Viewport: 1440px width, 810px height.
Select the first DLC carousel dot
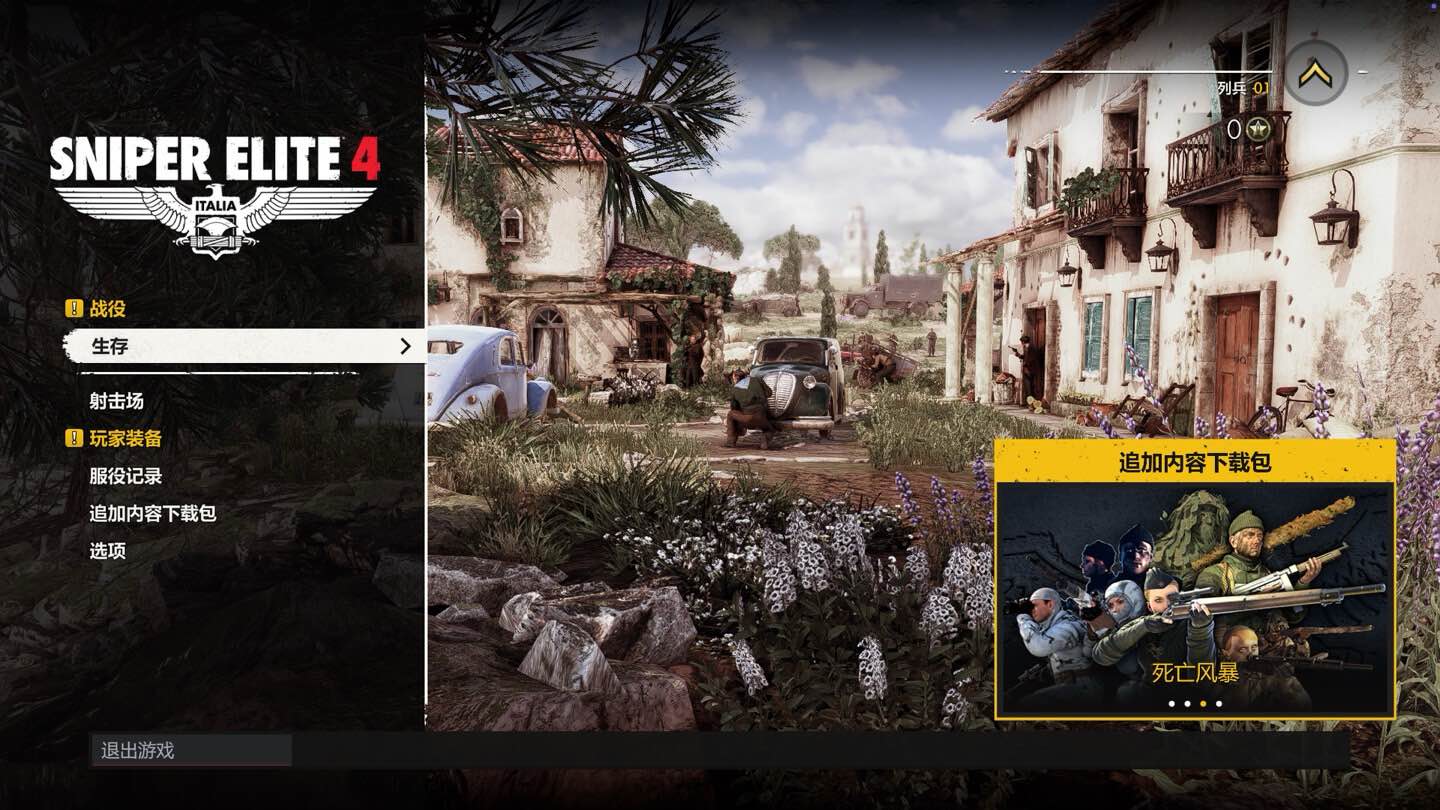click(1171, 704)
